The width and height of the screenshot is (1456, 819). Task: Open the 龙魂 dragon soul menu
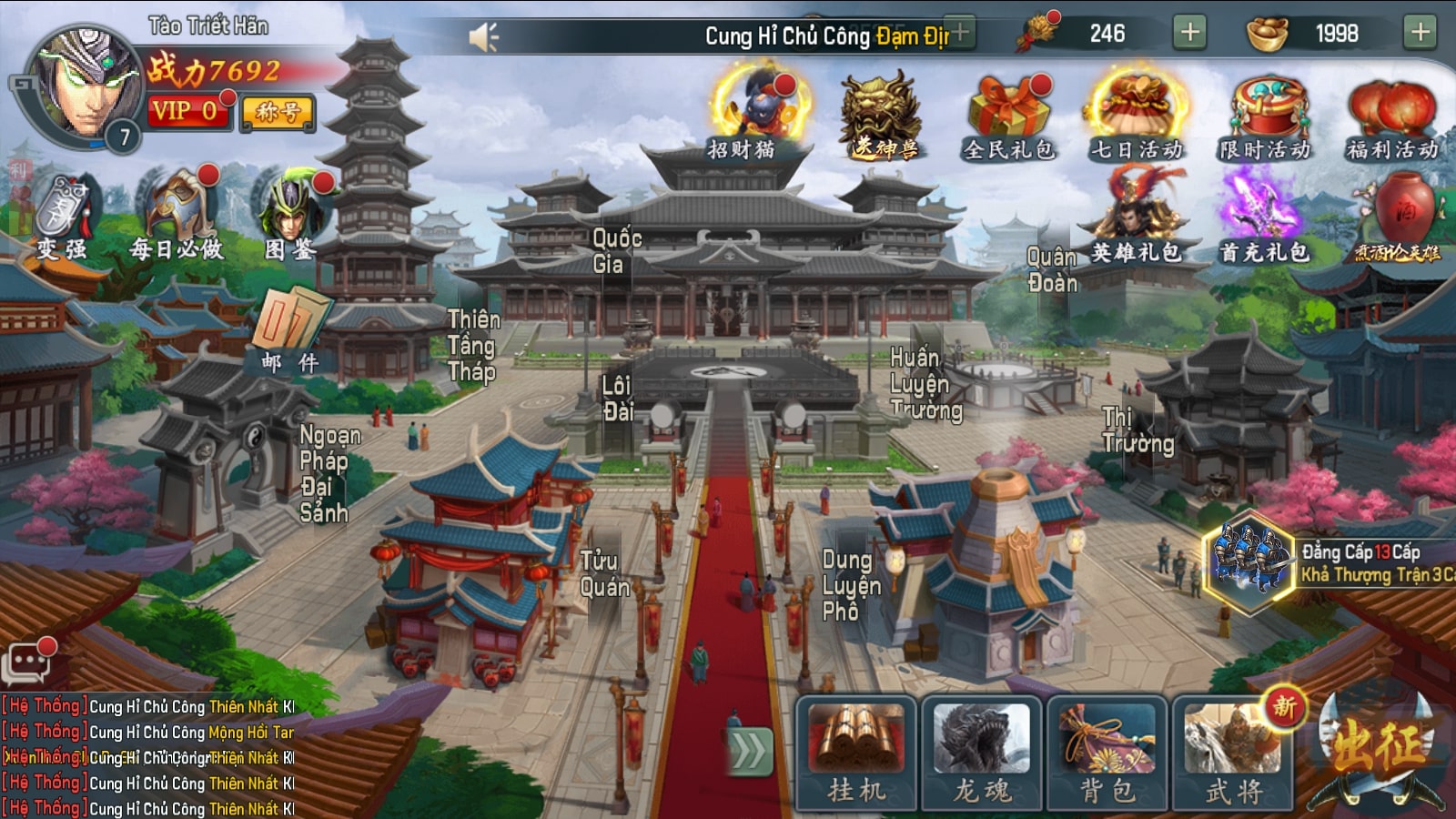[982, 753]
